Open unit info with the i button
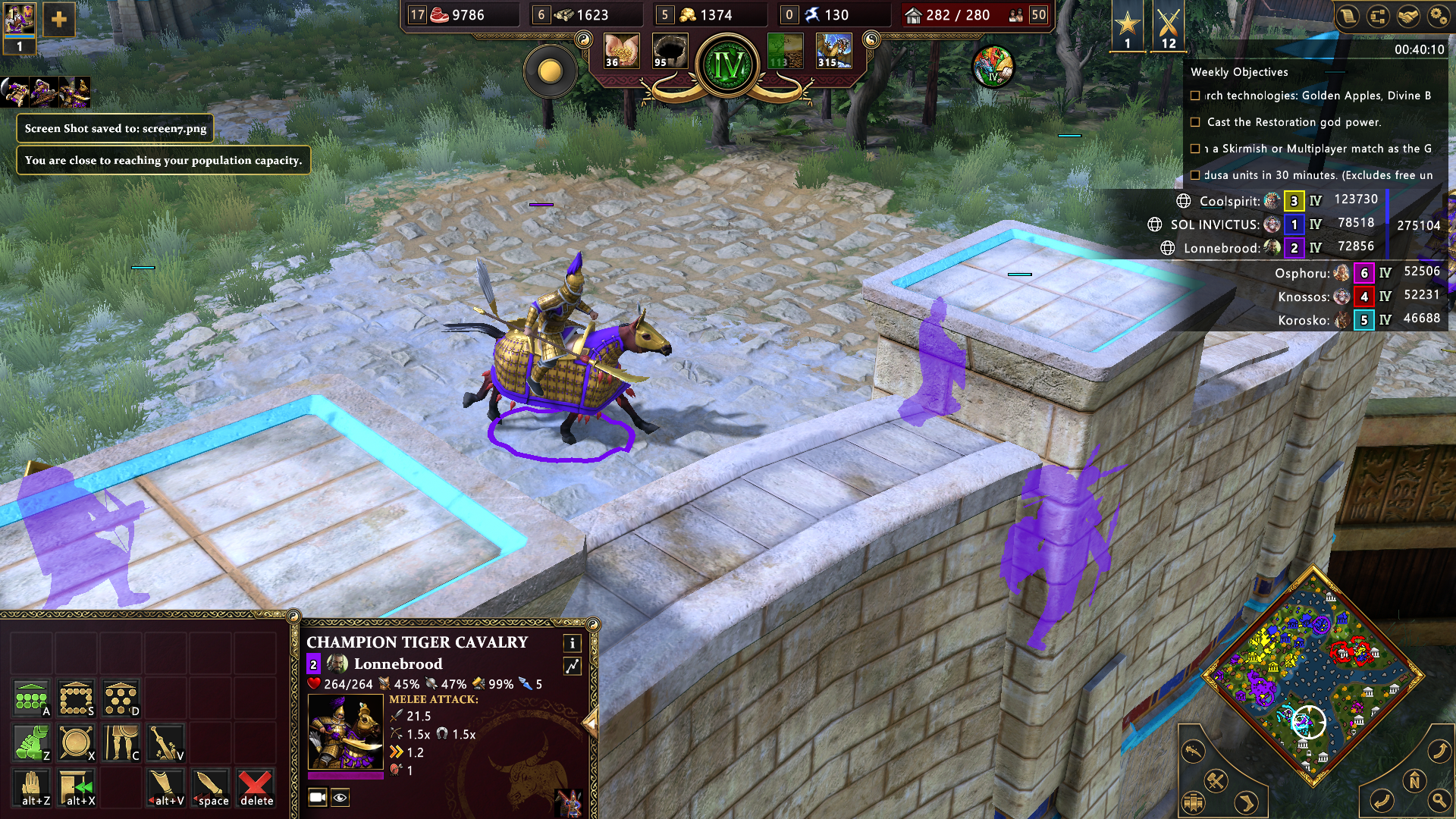 tap(572, 643)
